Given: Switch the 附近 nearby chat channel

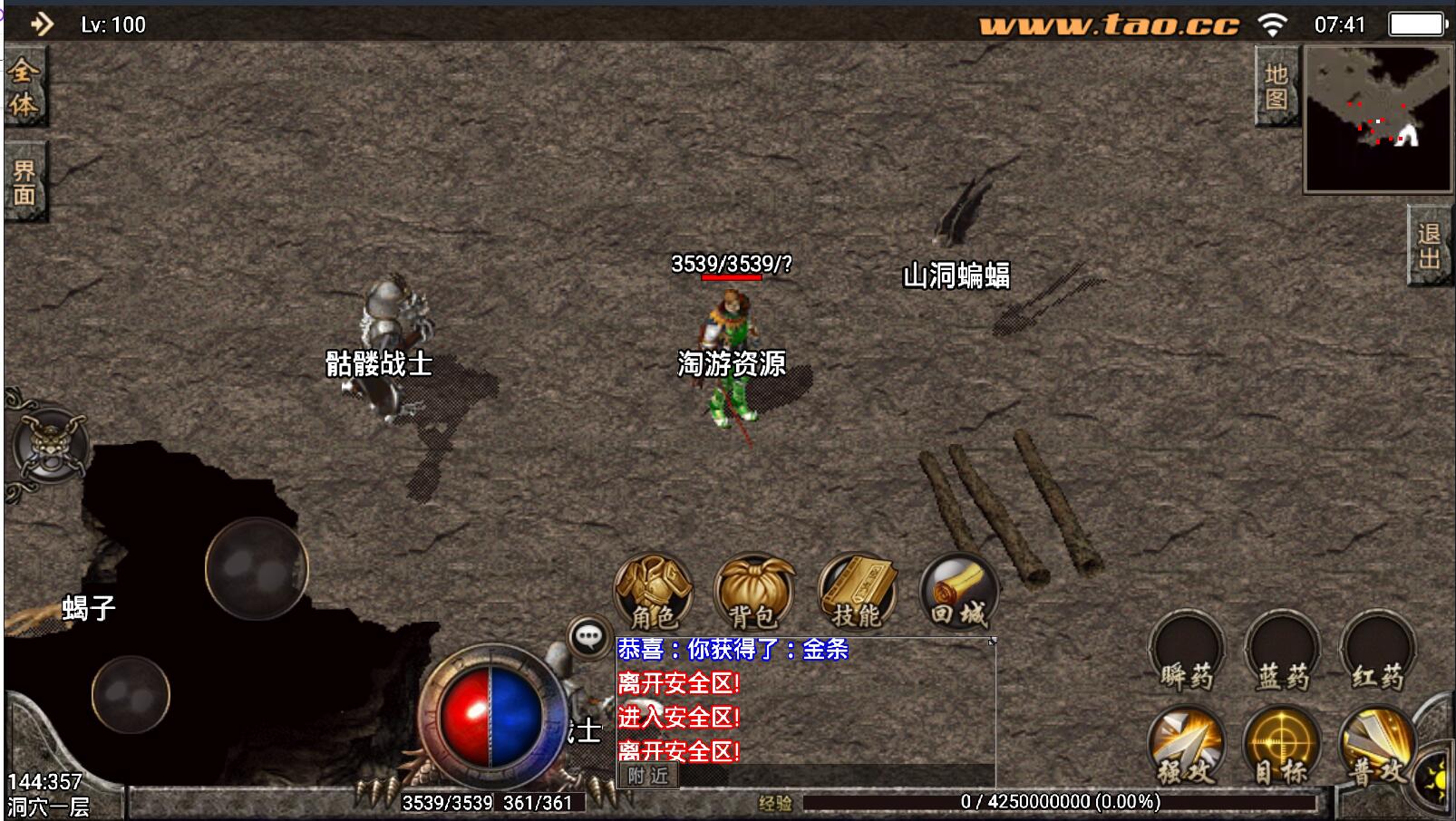Looking at the screenshot, I should (x=647, y=776).
